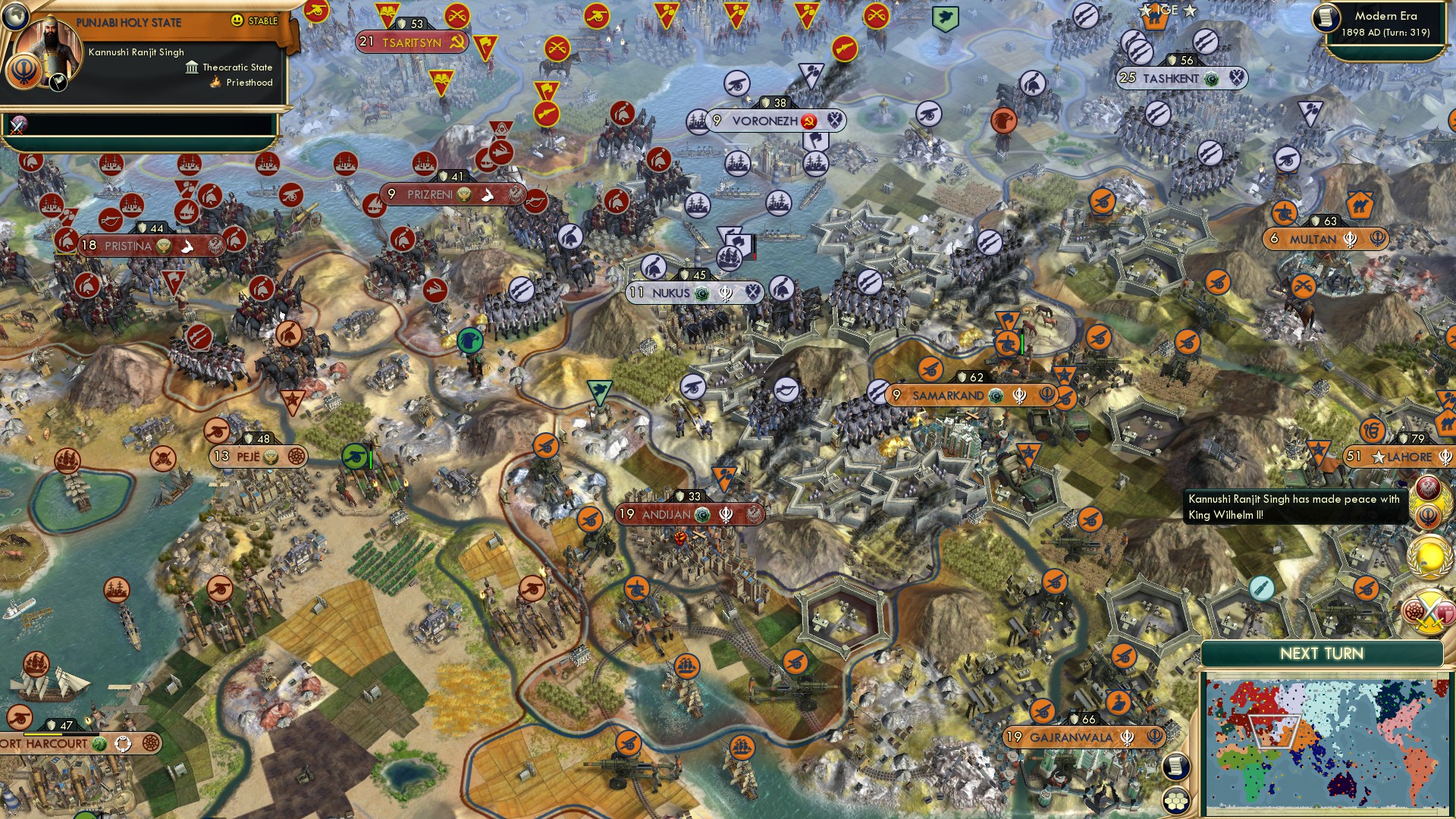This screenshot has width=1456, height=819.
Task: Toggle strategic view with the hex grid icon
Action: click(1175, 801)
